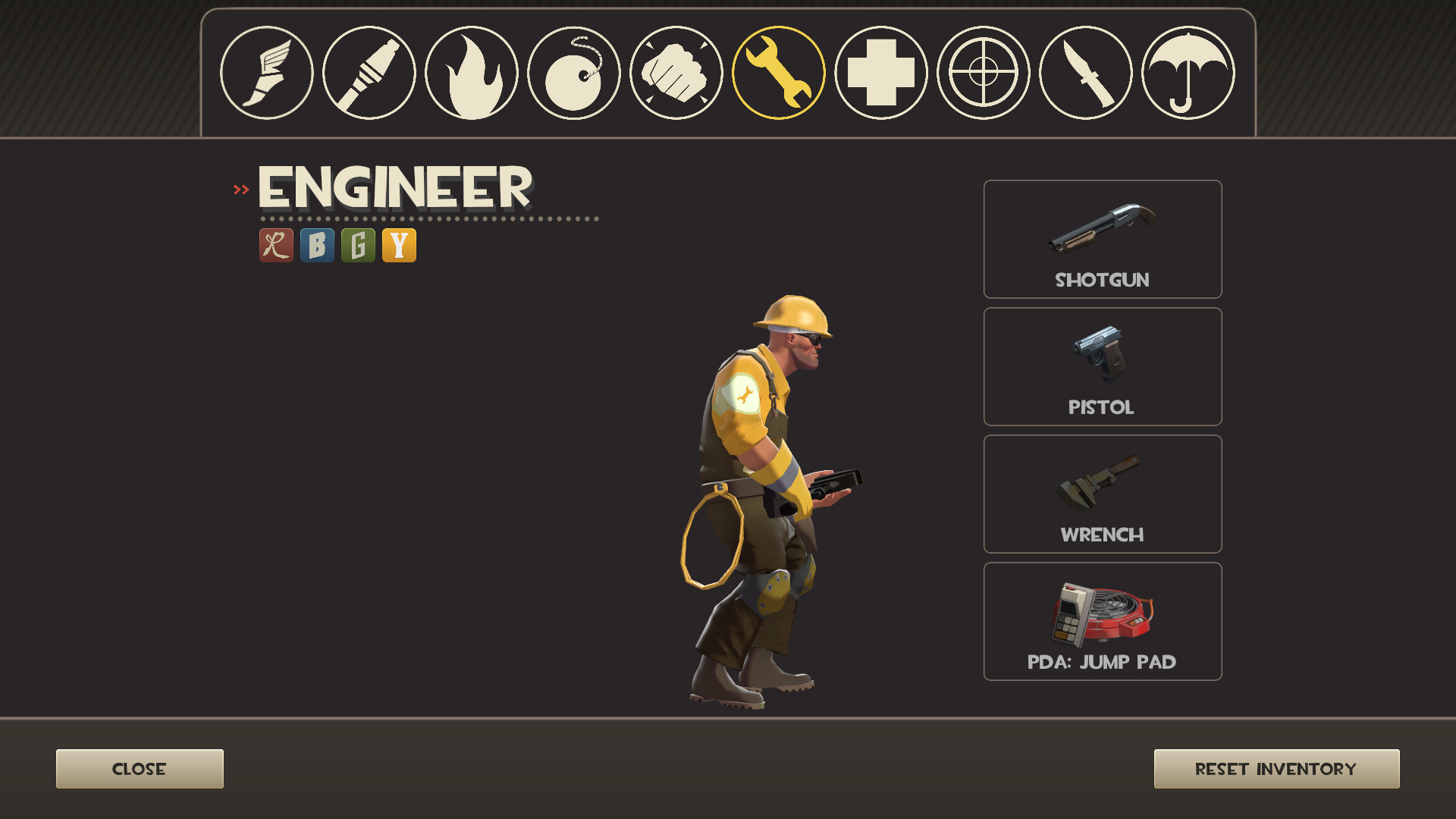Screen dimensions: 1456x819
Task: Switch to the Green team loadout
Action: point(358,244)
